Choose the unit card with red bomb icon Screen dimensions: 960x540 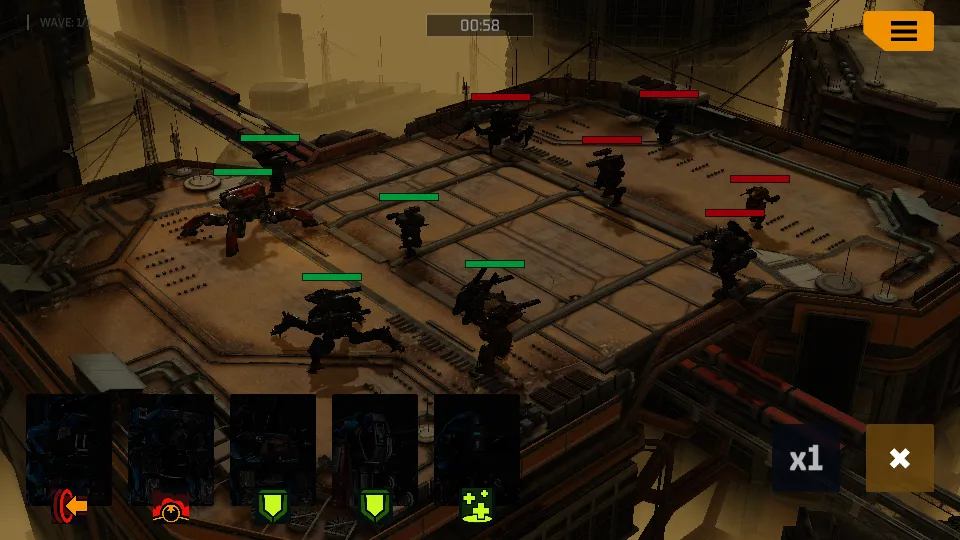(x=171, y=452)
